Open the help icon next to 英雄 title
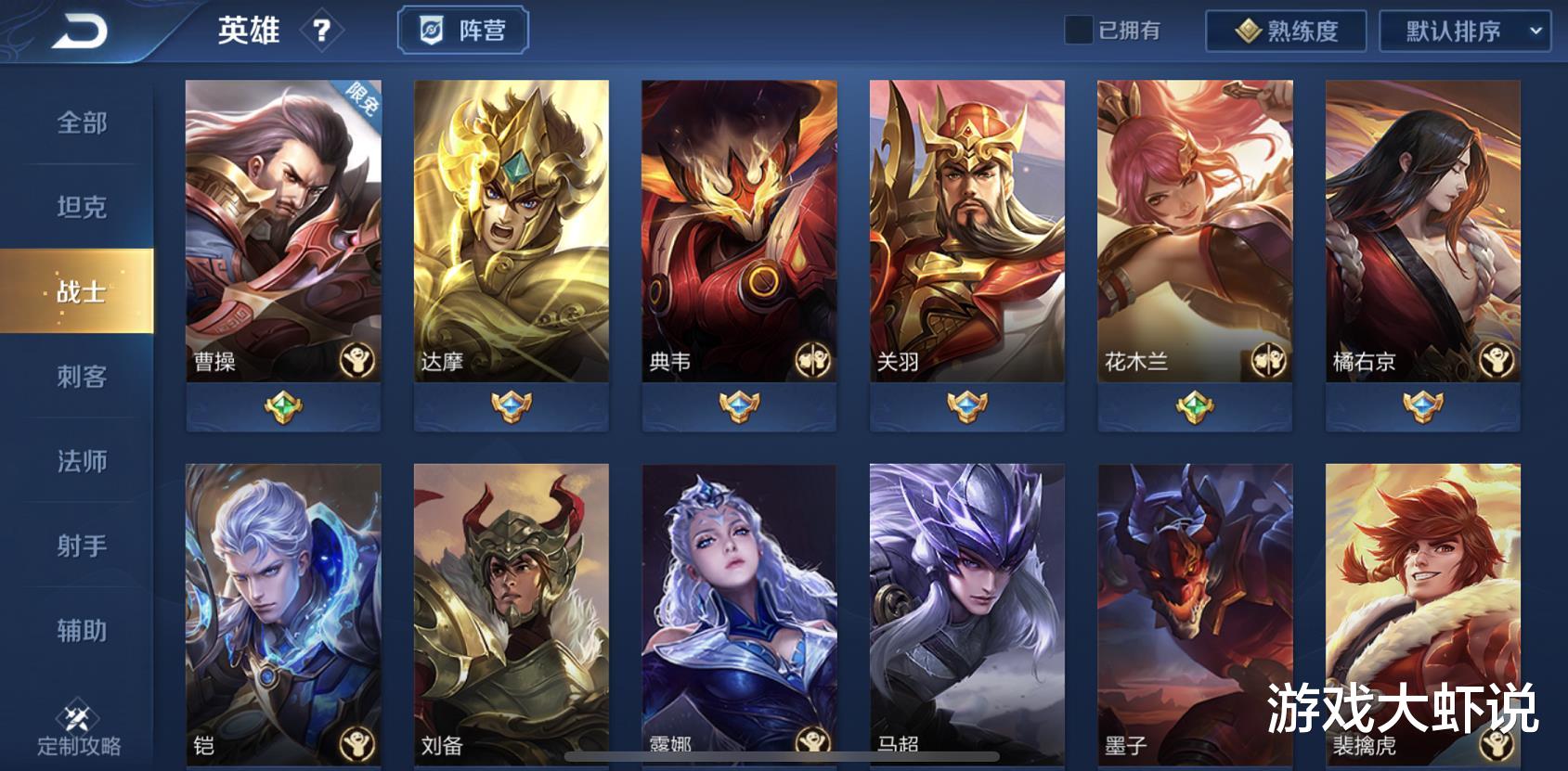Image resolution: width=1568 pixels, height=771 pixels. pyautogui.click(x=320, y=32)
